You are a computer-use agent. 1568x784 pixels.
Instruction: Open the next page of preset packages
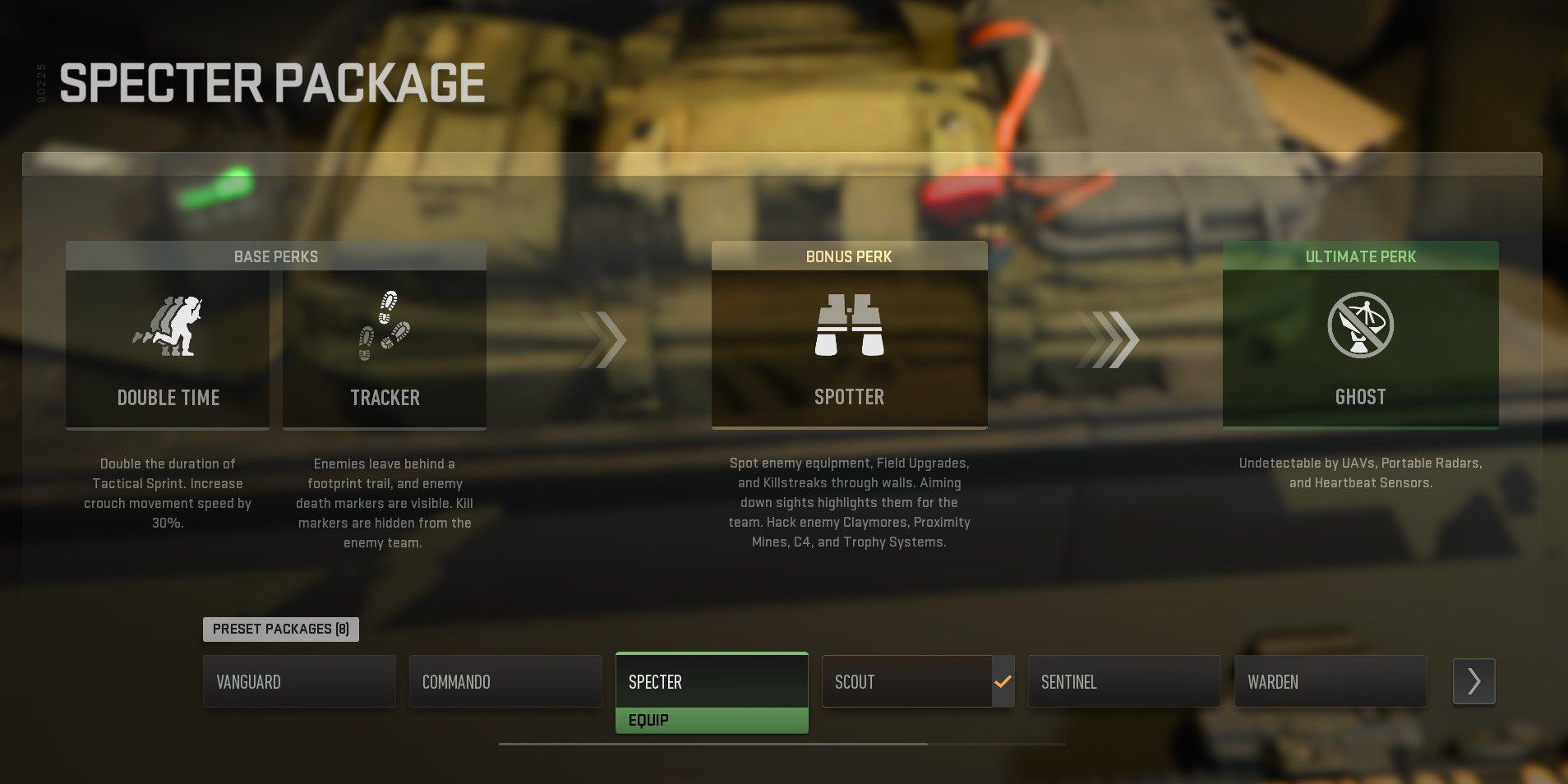[1473, 680]
